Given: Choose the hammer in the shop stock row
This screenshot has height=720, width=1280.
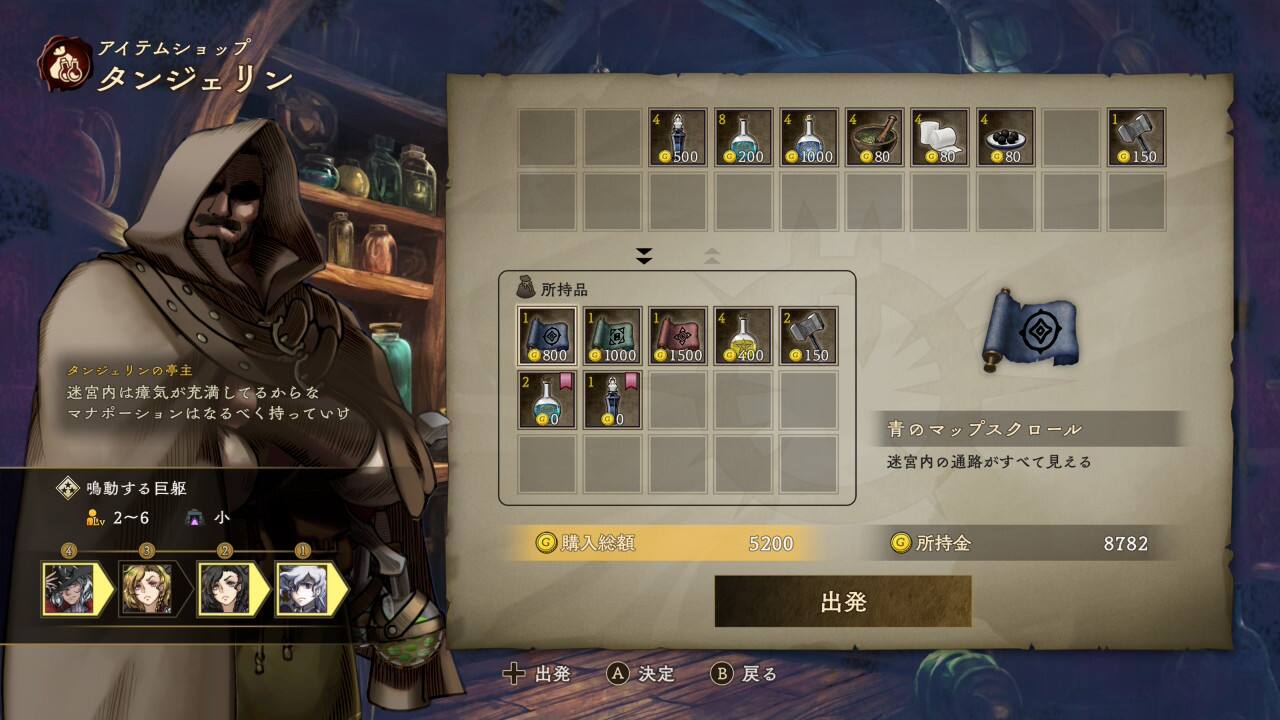Looking at the screenshot, I should point(1136,137).
